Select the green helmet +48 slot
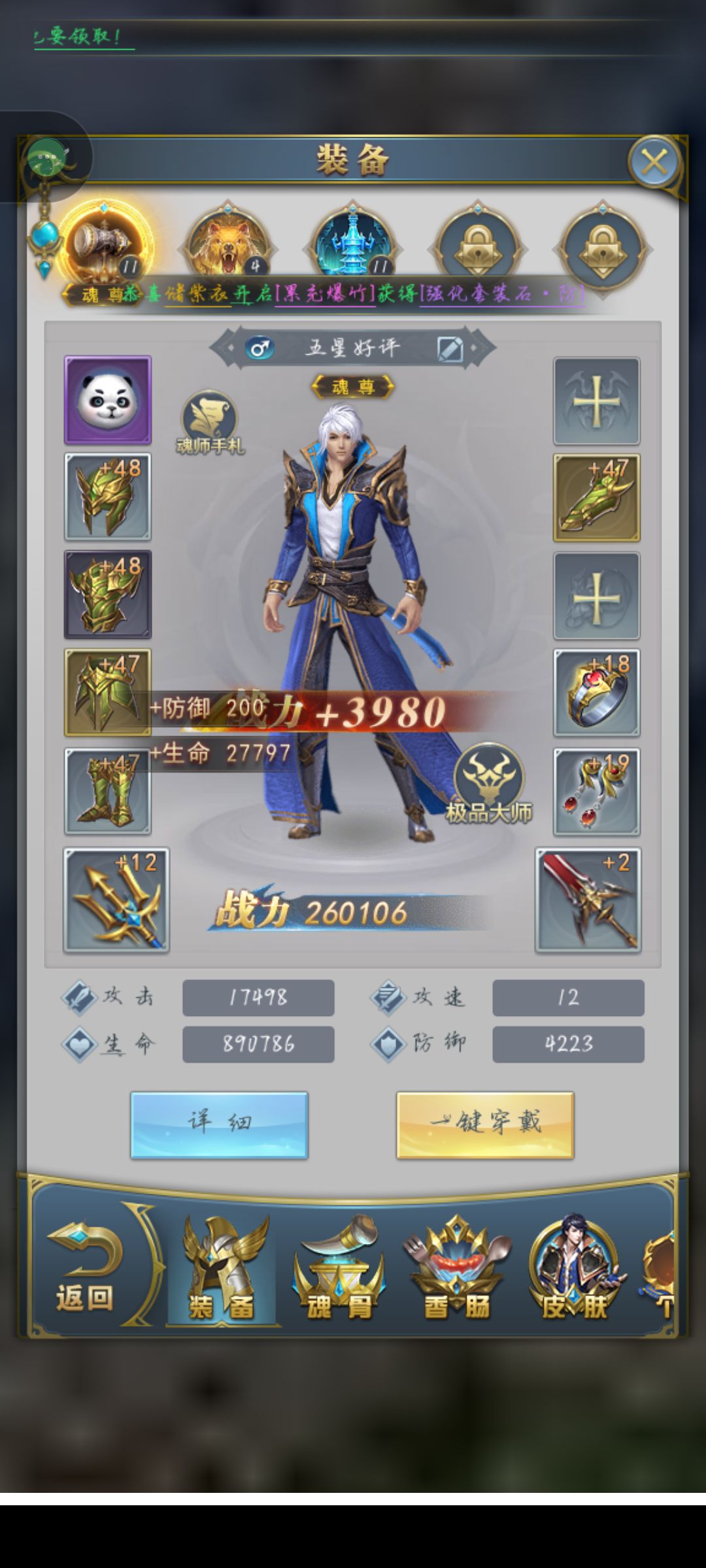This screenshot has height=1568, width=706. pos(108,497)
